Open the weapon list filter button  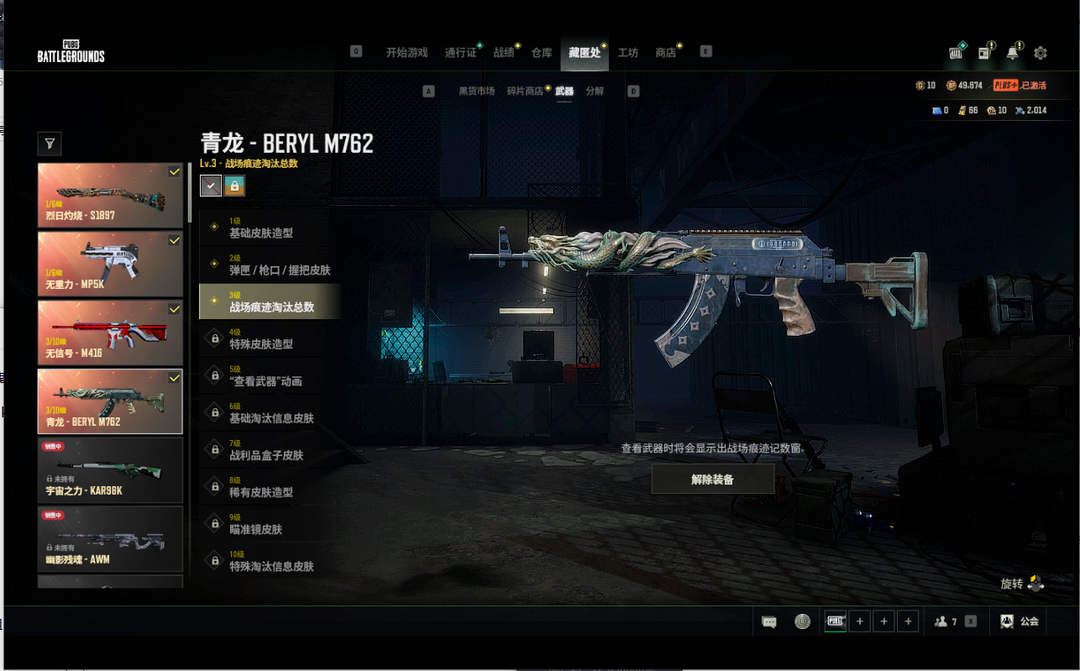pyautogui.click(x=49, y=144)
